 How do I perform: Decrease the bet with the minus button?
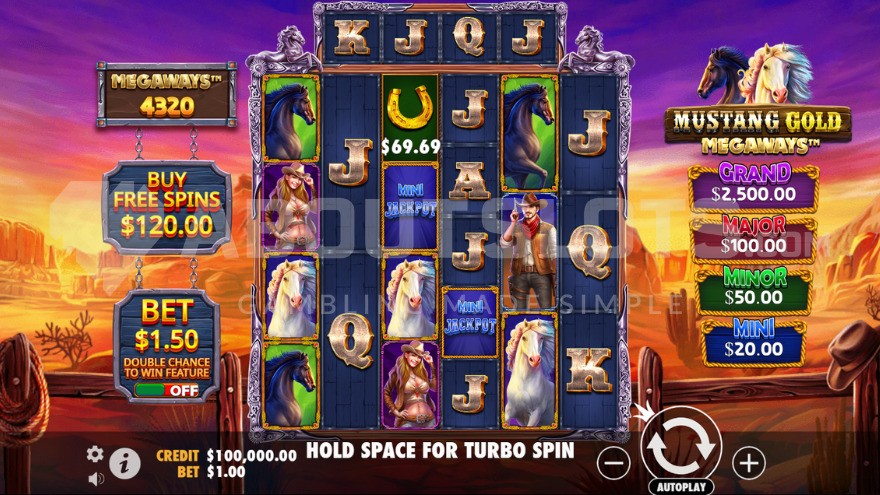[614, 462]
